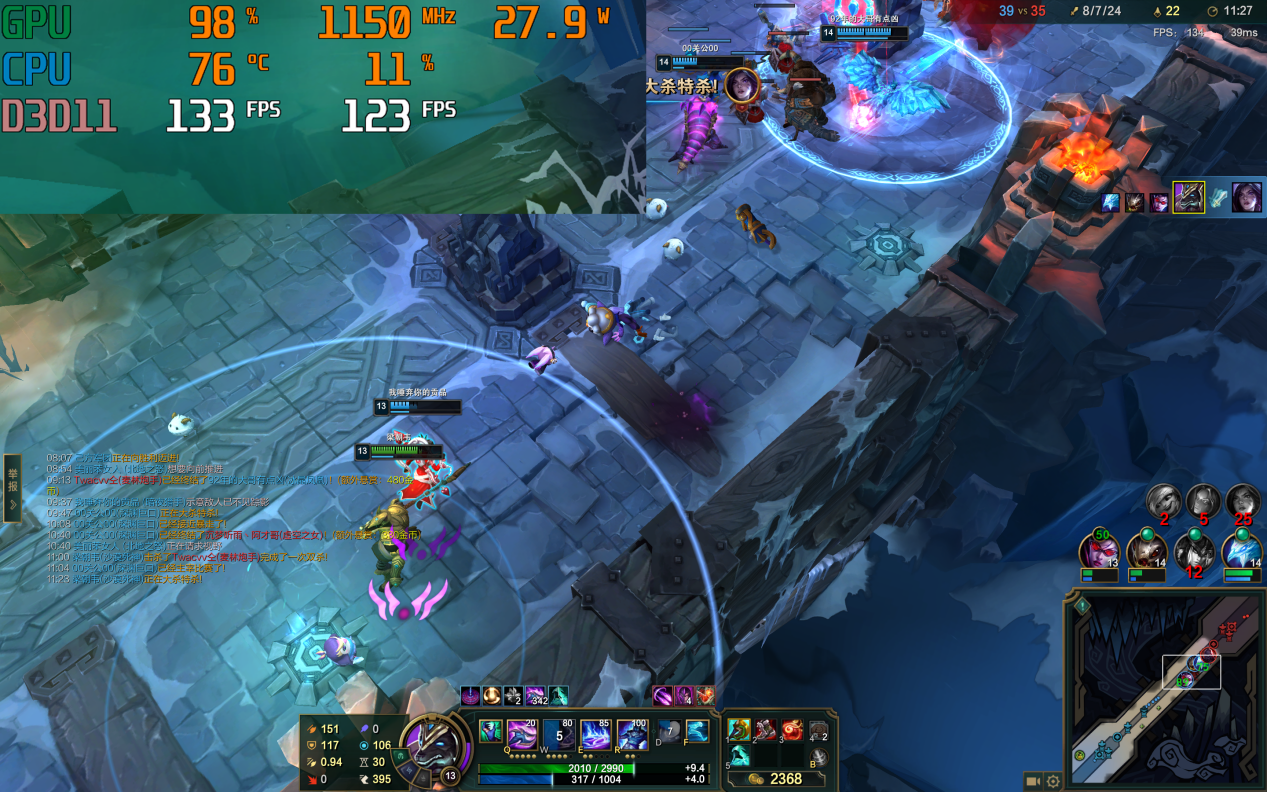Use the summoner spell in the F slot
The image size is (1267, 792).
[697, 732]
